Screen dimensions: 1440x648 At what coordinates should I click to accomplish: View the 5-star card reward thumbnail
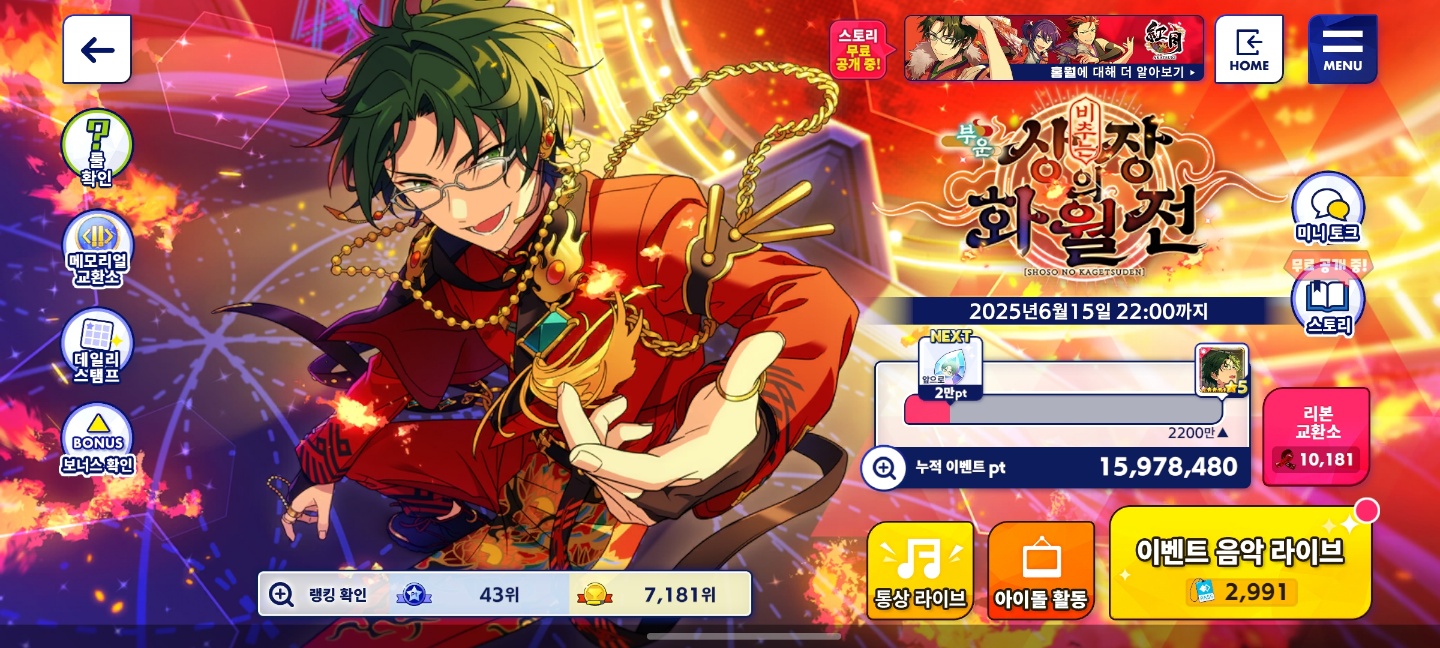pos(1221,369)
